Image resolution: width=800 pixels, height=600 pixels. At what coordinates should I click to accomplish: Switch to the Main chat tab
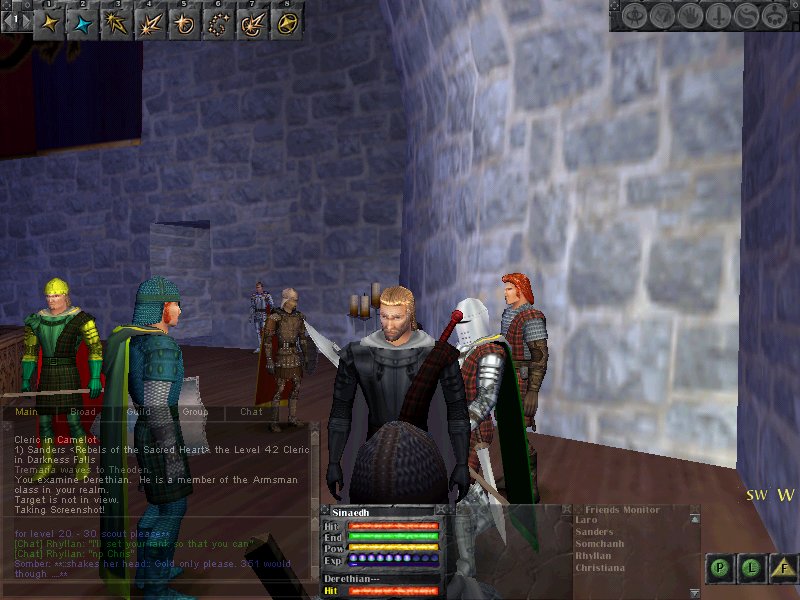27,411
